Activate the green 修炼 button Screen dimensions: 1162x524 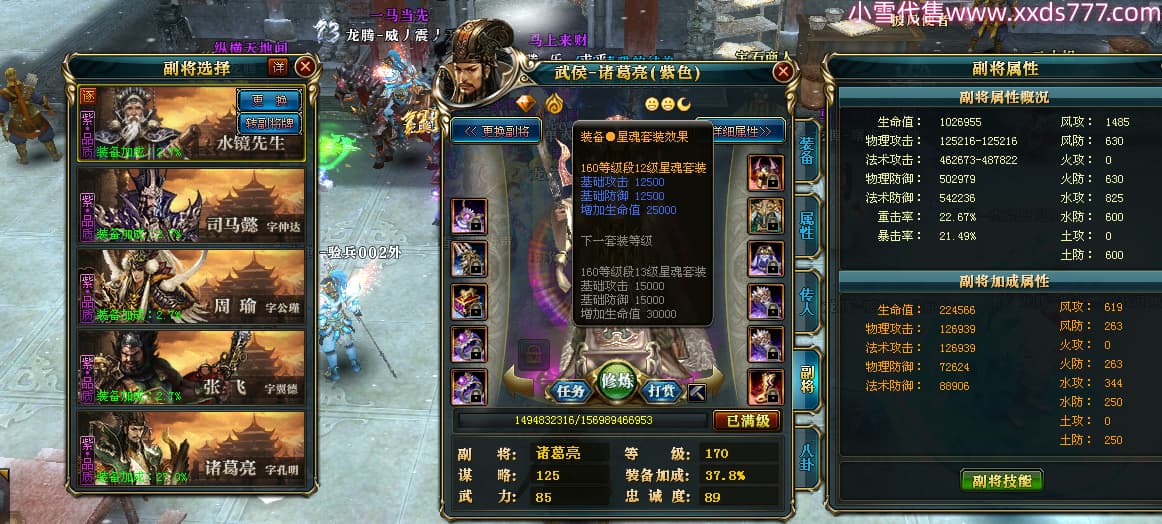[x=619, y=382]
